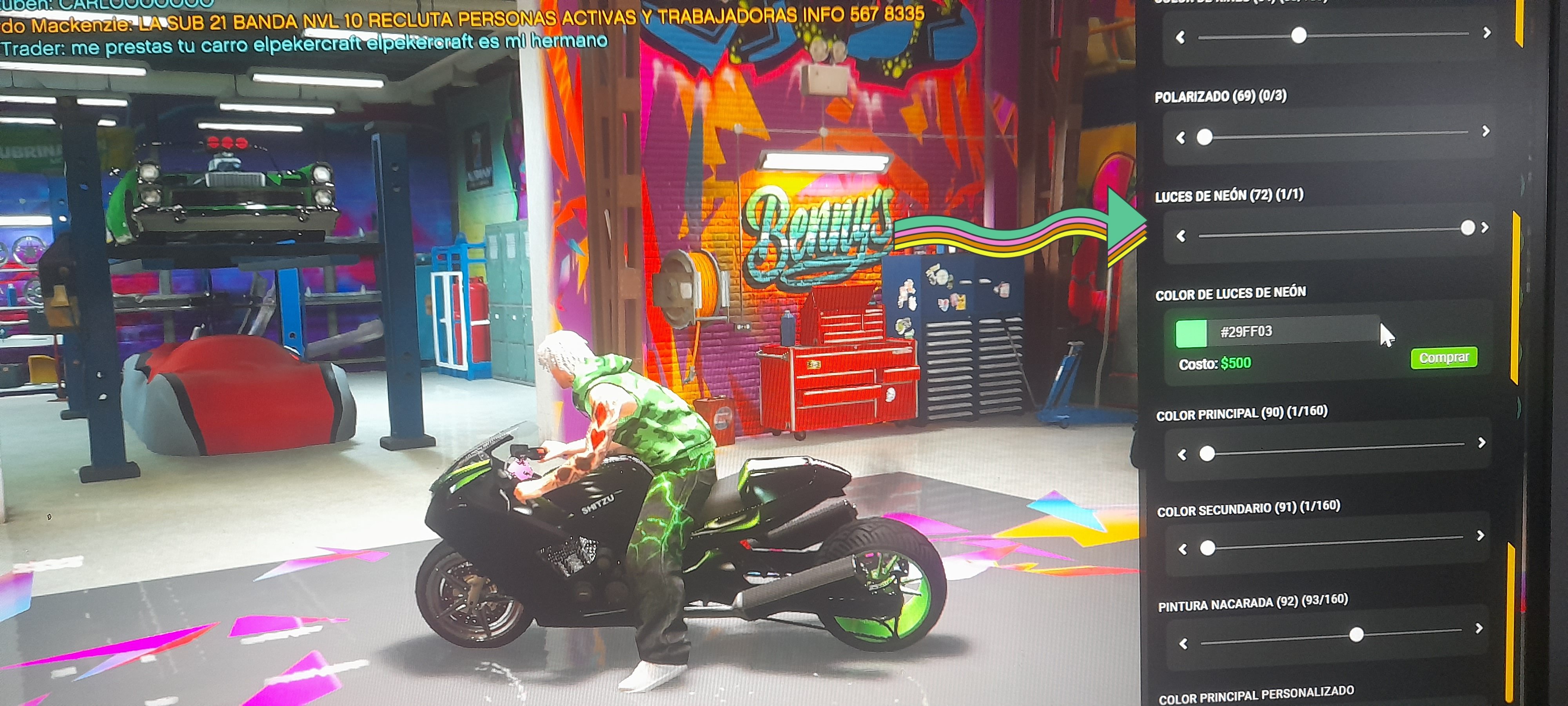
Task: Click the Color Principal left arrow
Action: pos(1182,455)
